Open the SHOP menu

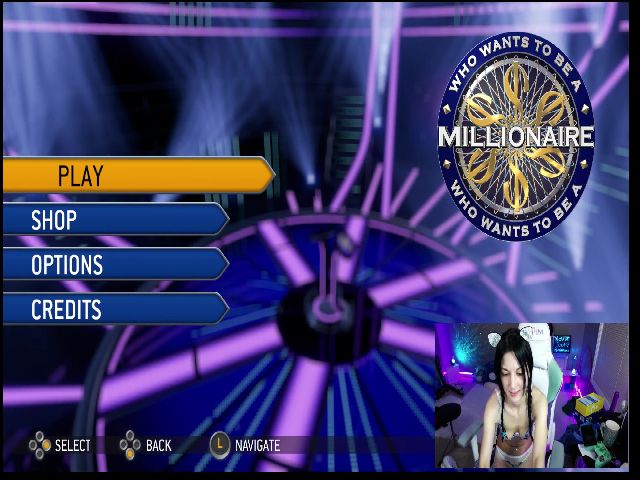pos(115,220)
